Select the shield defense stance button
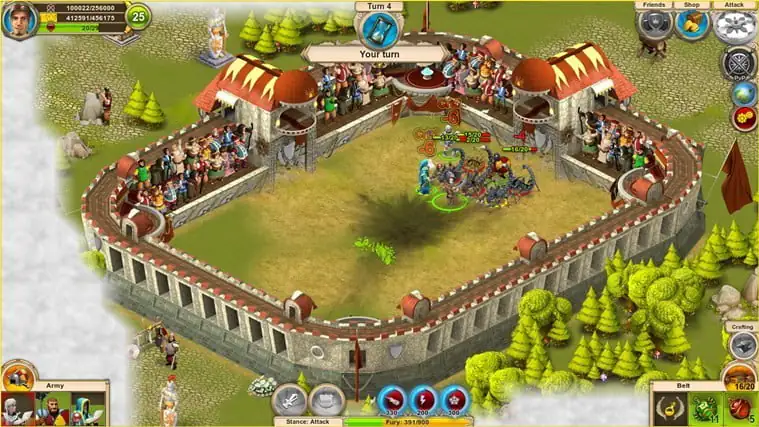The width and height of the screenshot is (759, 427). 326,400
